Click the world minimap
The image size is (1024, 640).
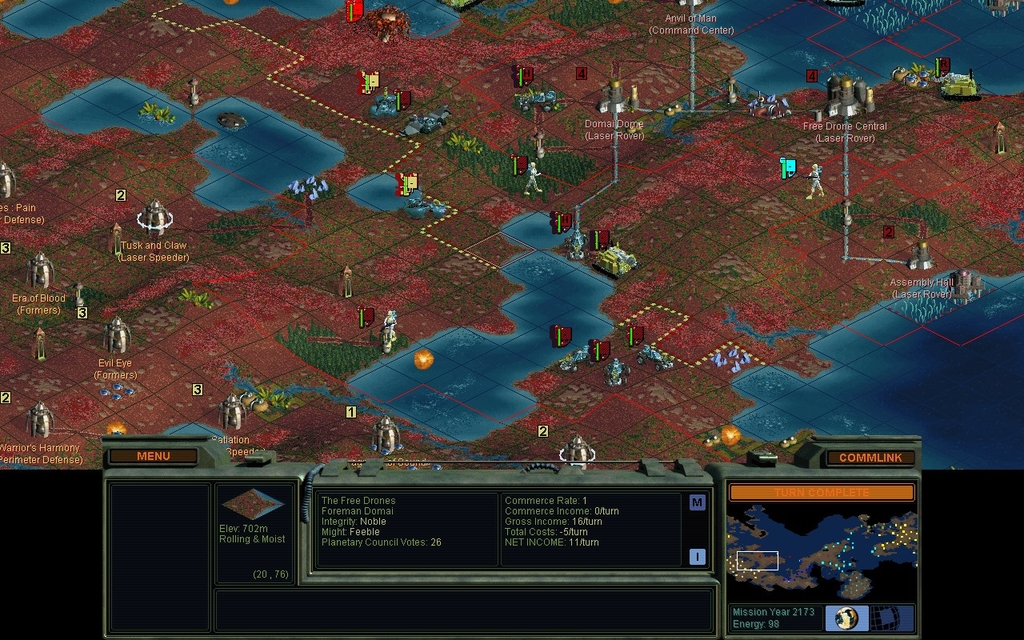coord(821,553)
